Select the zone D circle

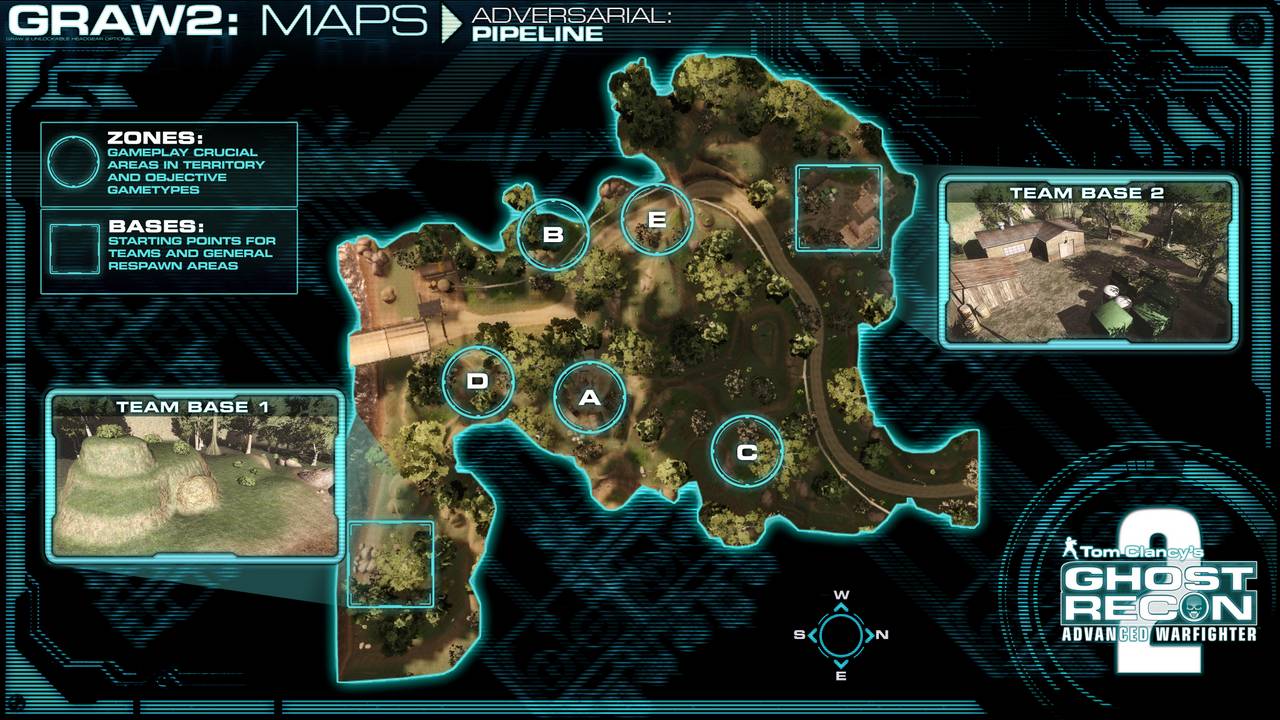coord(478,381)
